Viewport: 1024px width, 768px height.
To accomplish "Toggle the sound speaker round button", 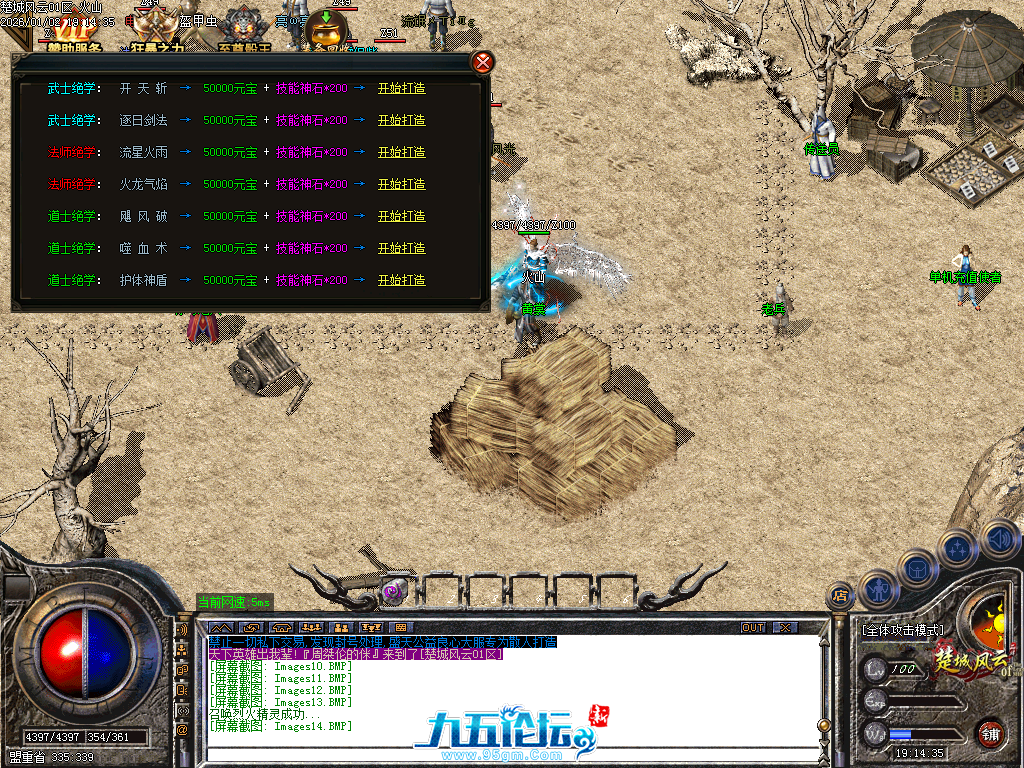I will [999, 540].
